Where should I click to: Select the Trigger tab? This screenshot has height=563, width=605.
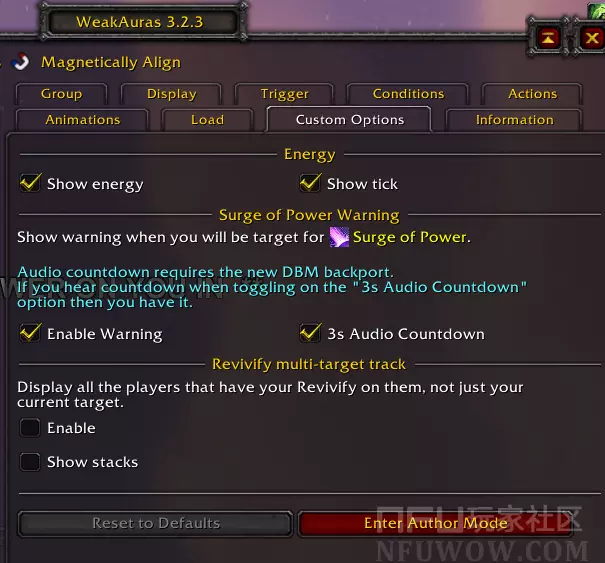coord(285,94)
